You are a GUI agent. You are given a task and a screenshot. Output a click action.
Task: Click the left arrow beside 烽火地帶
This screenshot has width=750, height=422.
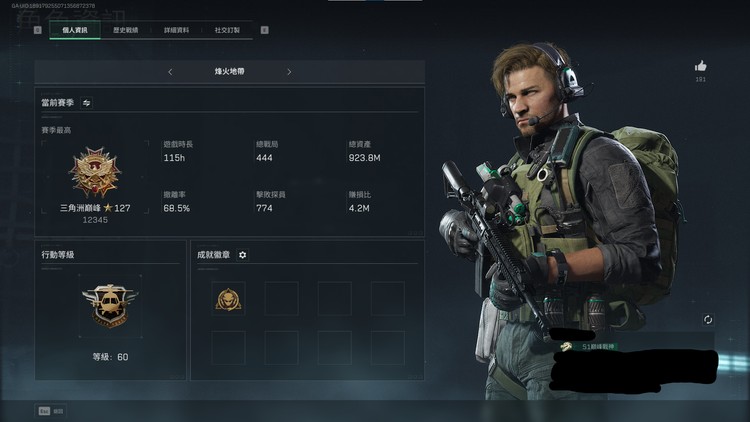tap(170, 72)
